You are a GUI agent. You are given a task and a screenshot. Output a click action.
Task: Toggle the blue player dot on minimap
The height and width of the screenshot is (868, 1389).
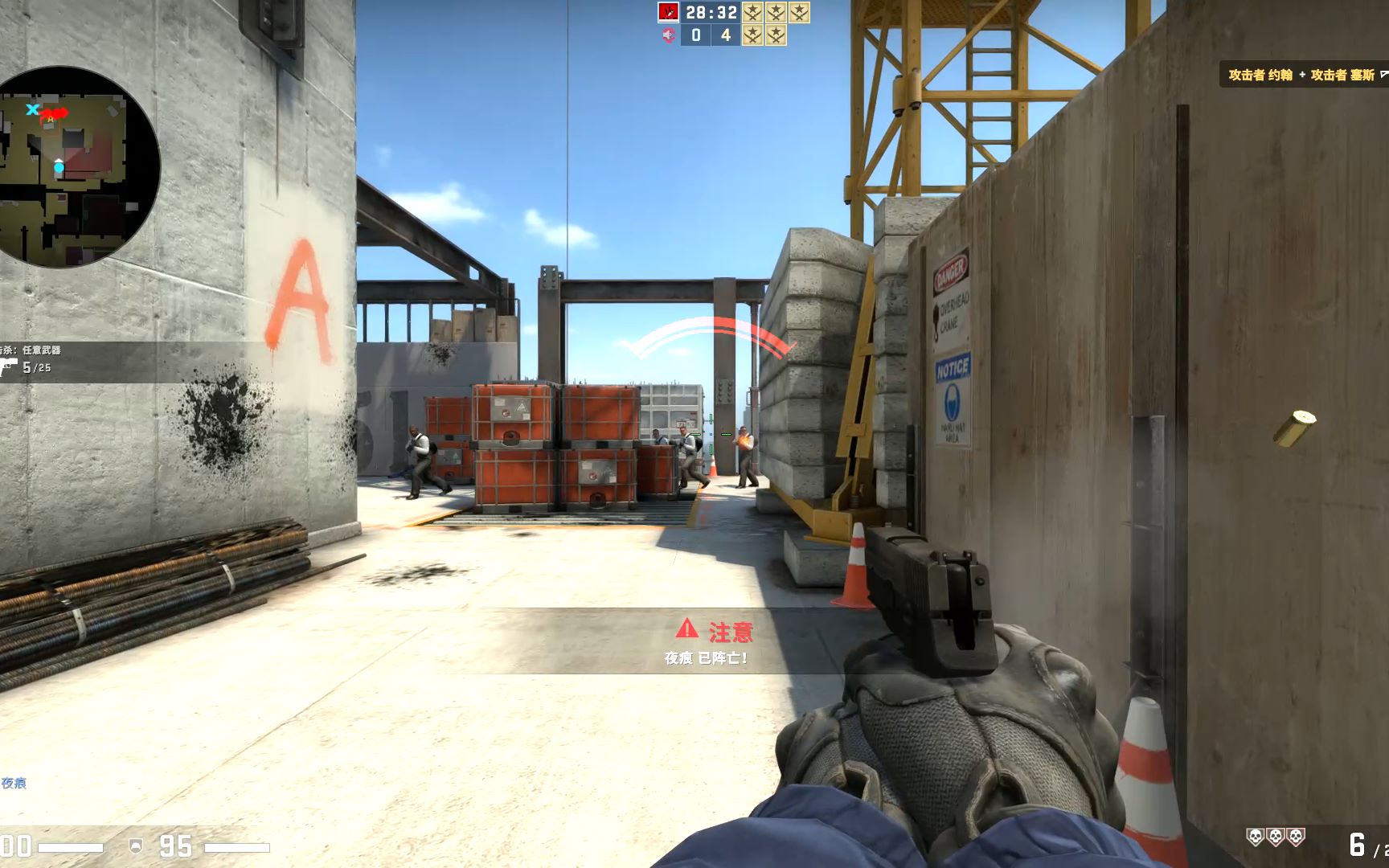59,167
